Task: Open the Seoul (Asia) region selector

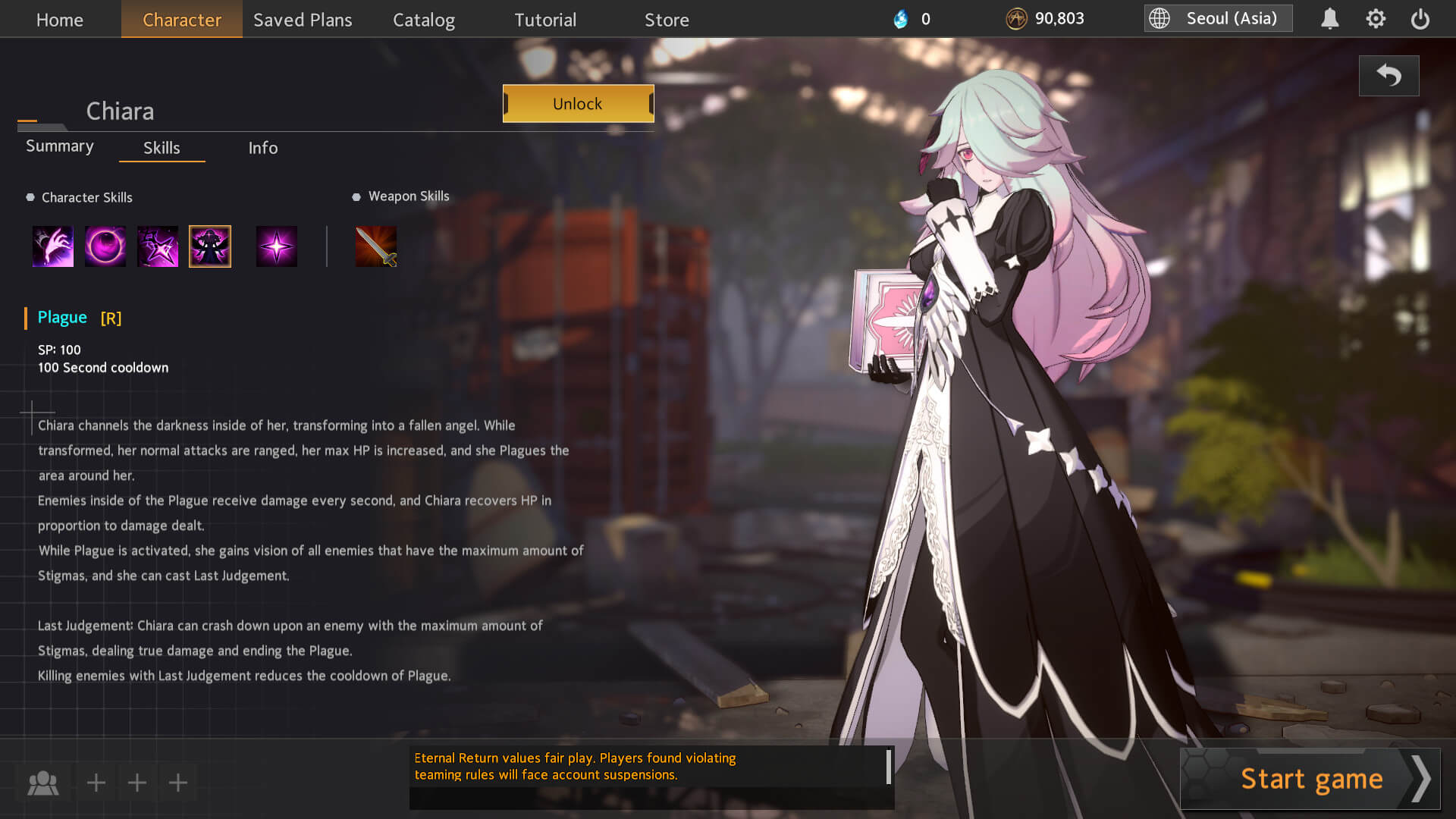Action: [1218, 19]
